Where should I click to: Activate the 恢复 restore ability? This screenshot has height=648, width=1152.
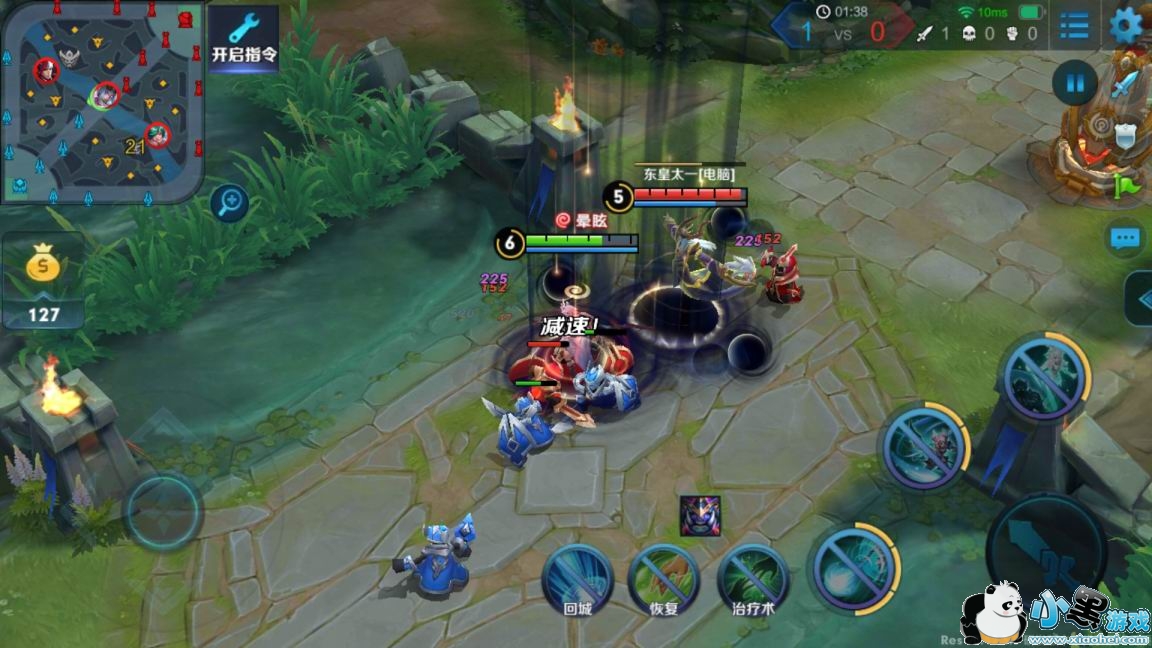[664, 579]
